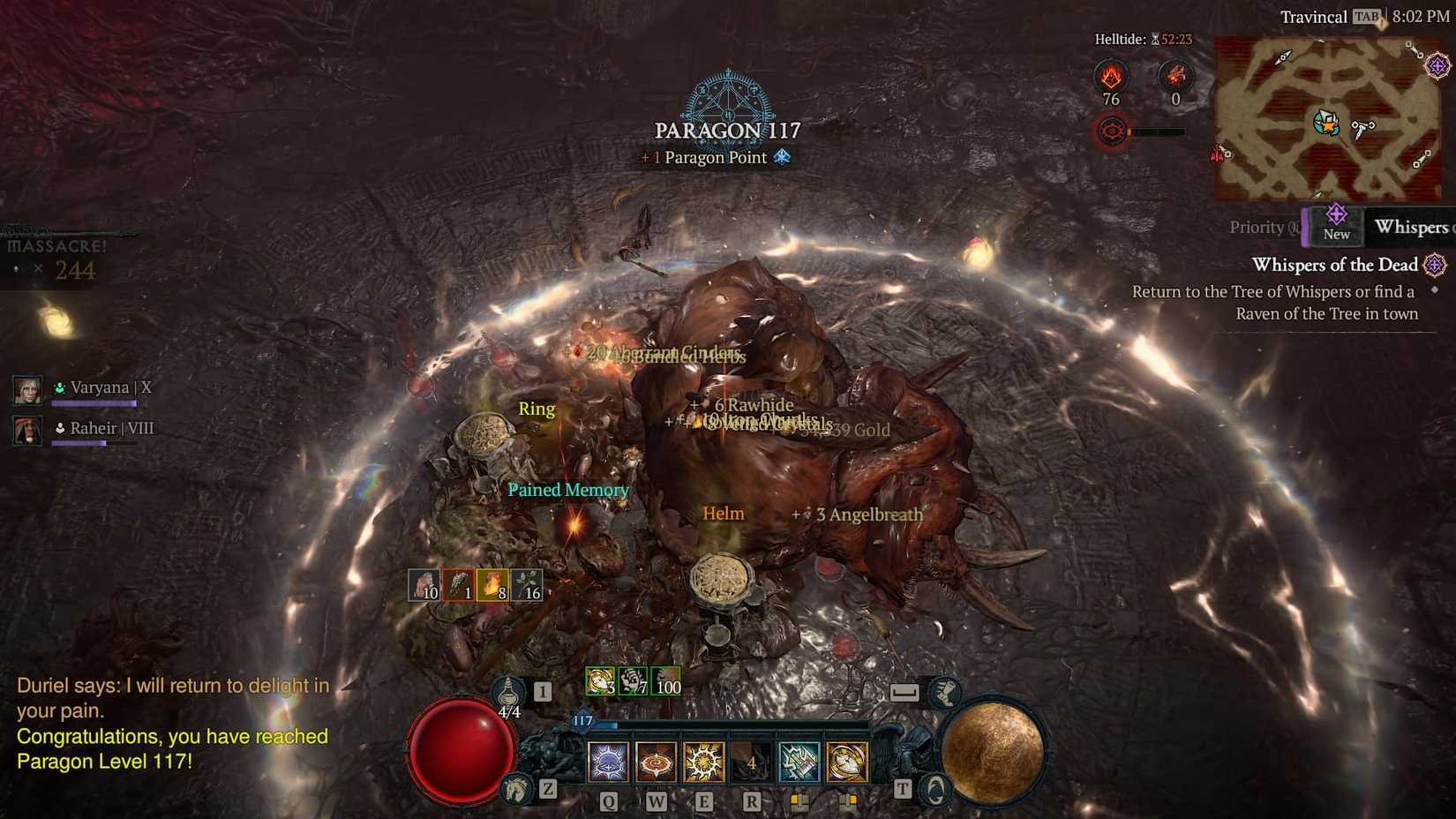Click the Helltide threat progress bar
This screenshot has width=1456, height=819.
1160,131
